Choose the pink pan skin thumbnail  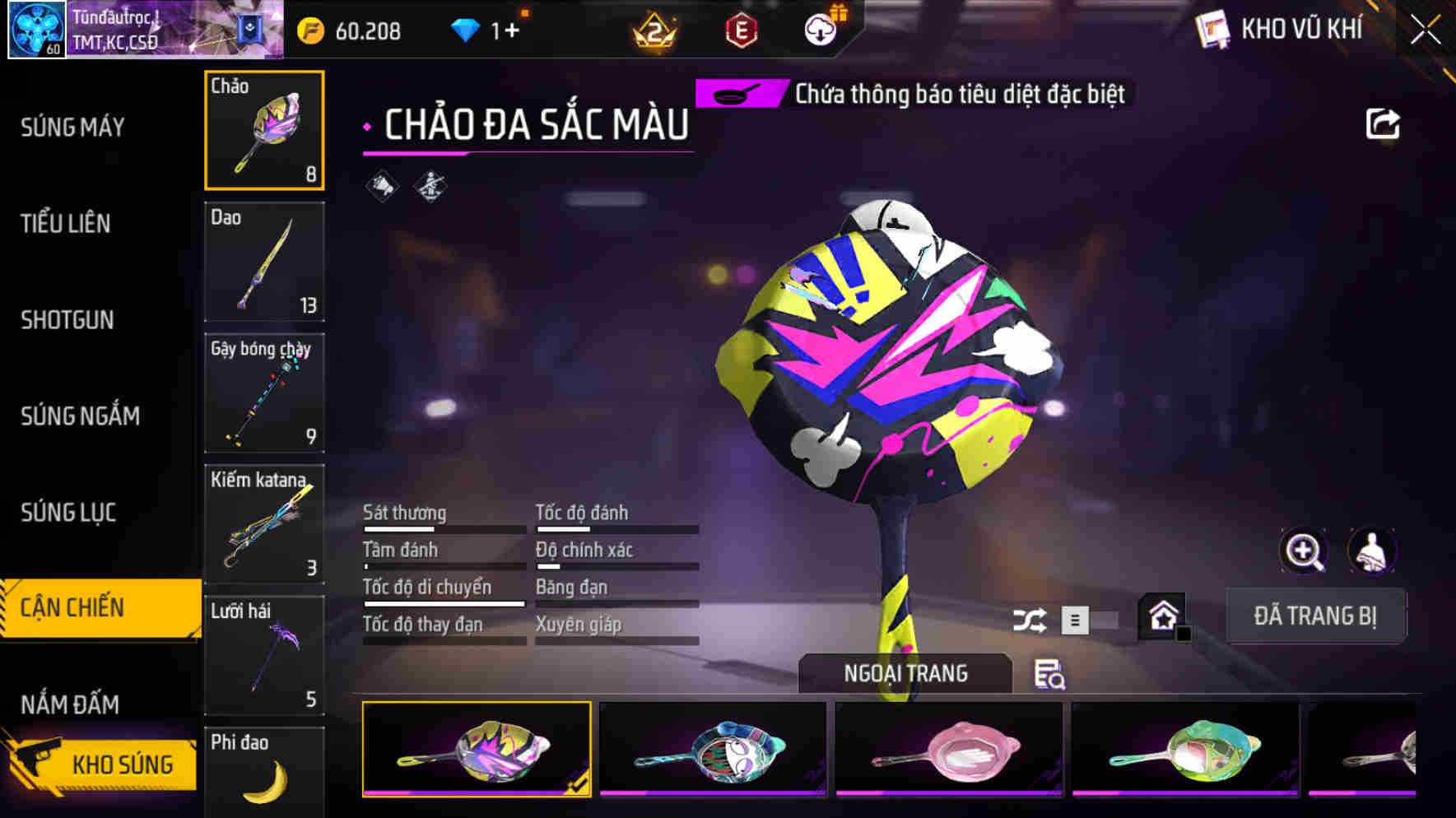(x=947, y=750)
